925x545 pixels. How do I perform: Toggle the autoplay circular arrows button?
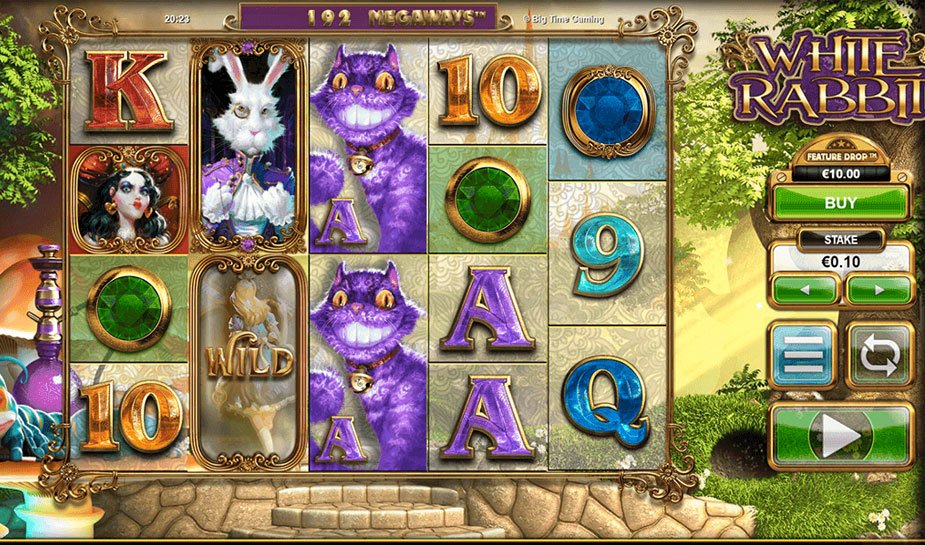coord(879,354)
